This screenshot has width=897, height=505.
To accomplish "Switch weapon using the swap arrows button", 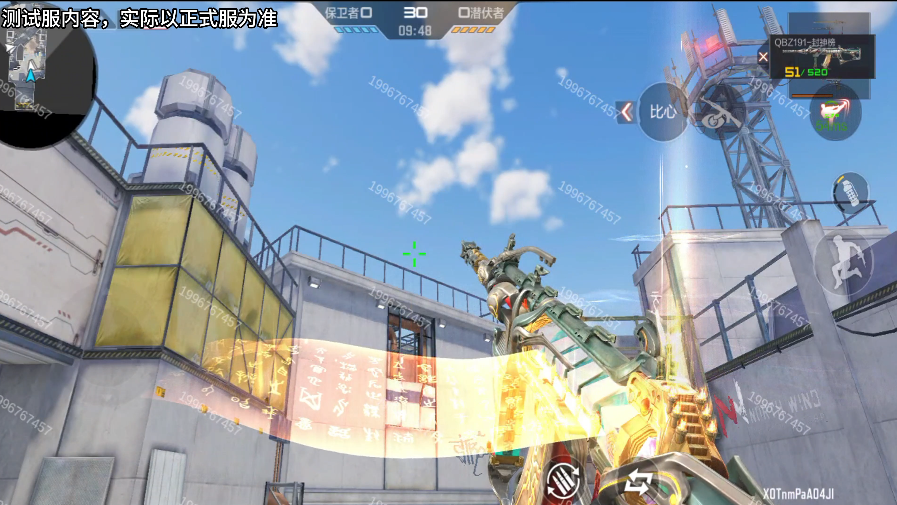I will coord(638,483).
